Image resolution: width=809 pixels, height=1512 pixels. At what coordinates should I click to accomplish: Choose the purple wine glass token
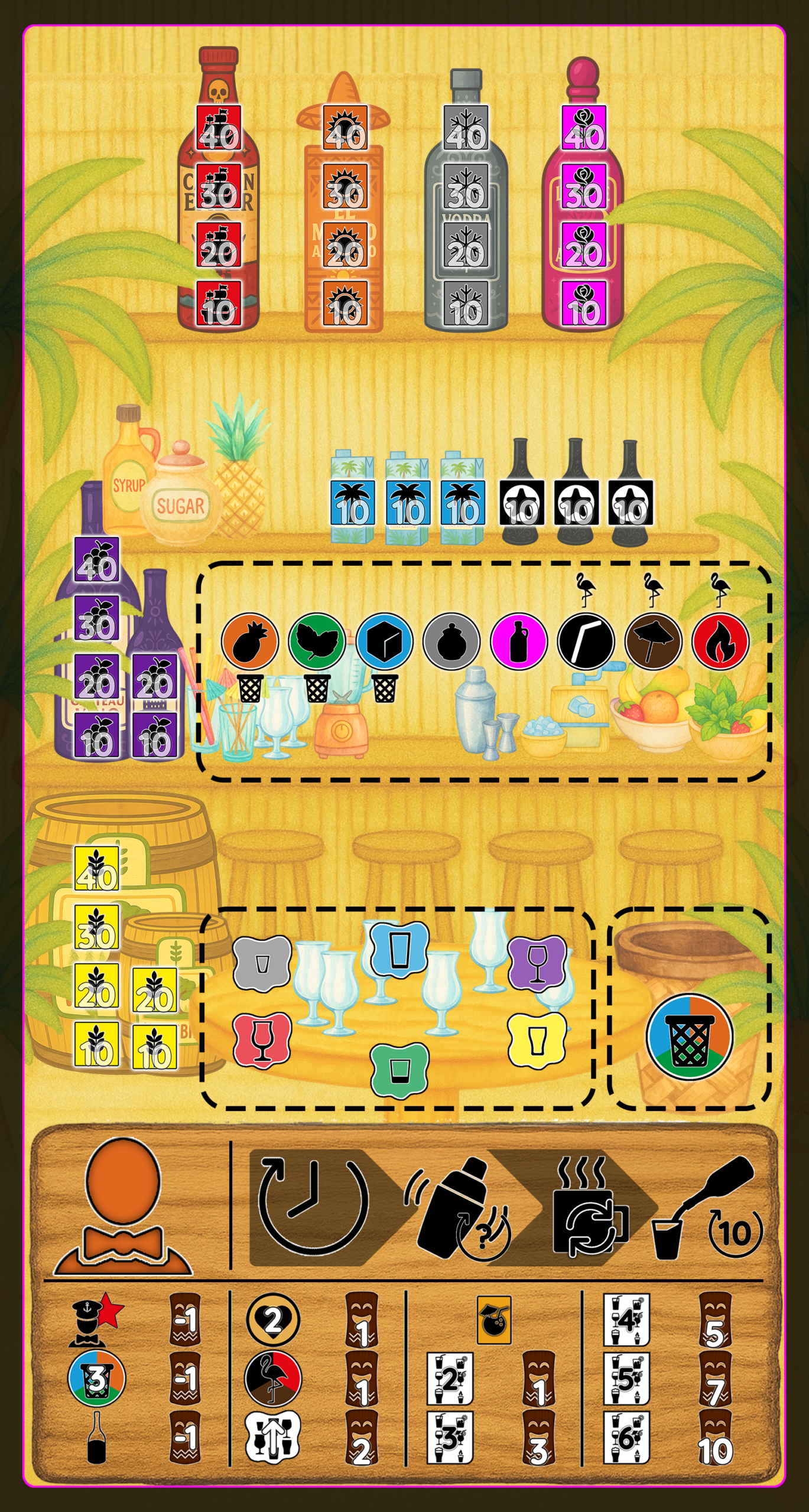click(x=537, y=963)
